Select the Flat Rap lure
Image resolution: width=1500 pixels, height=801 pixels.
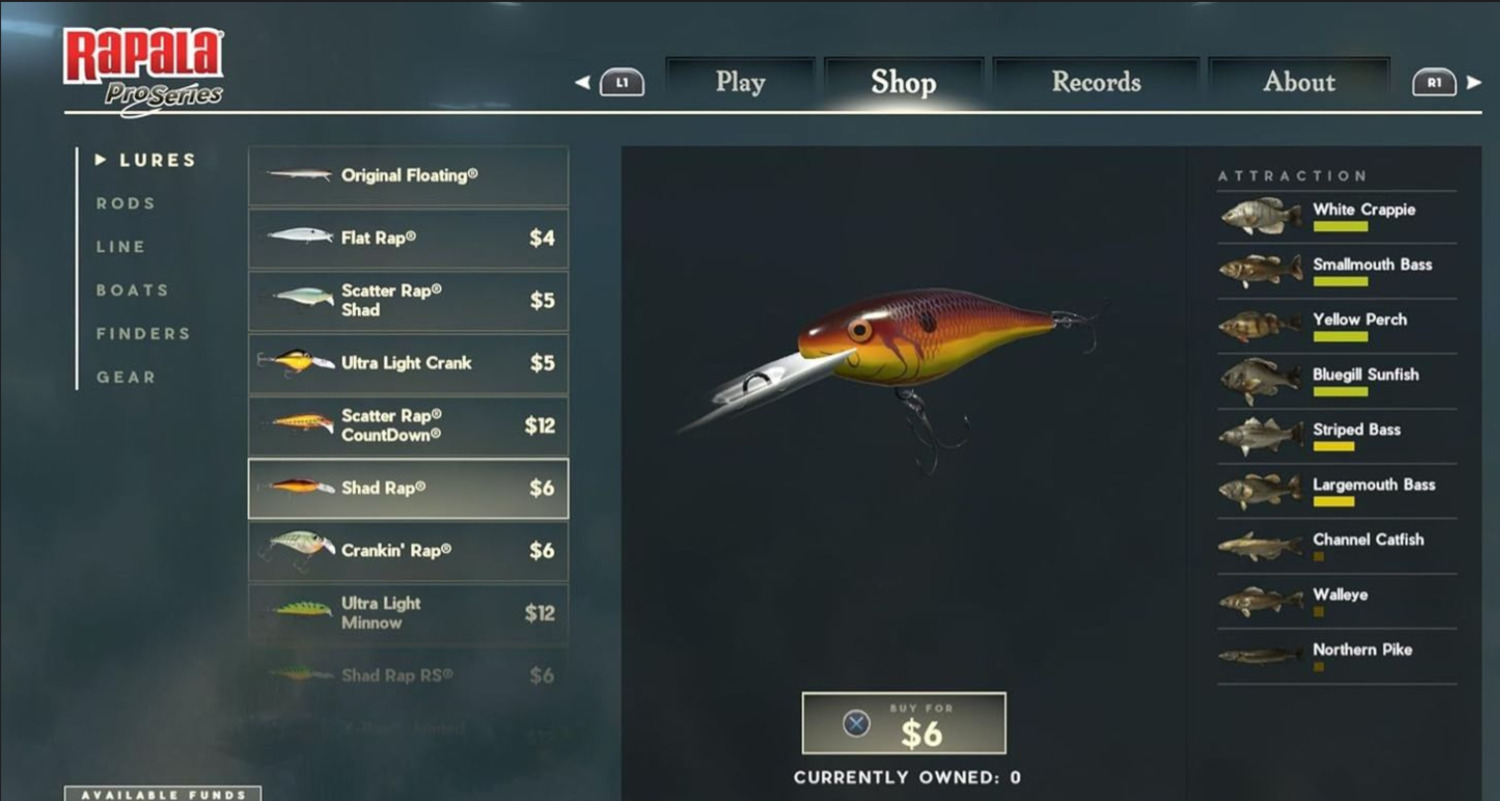click(408, 238)
